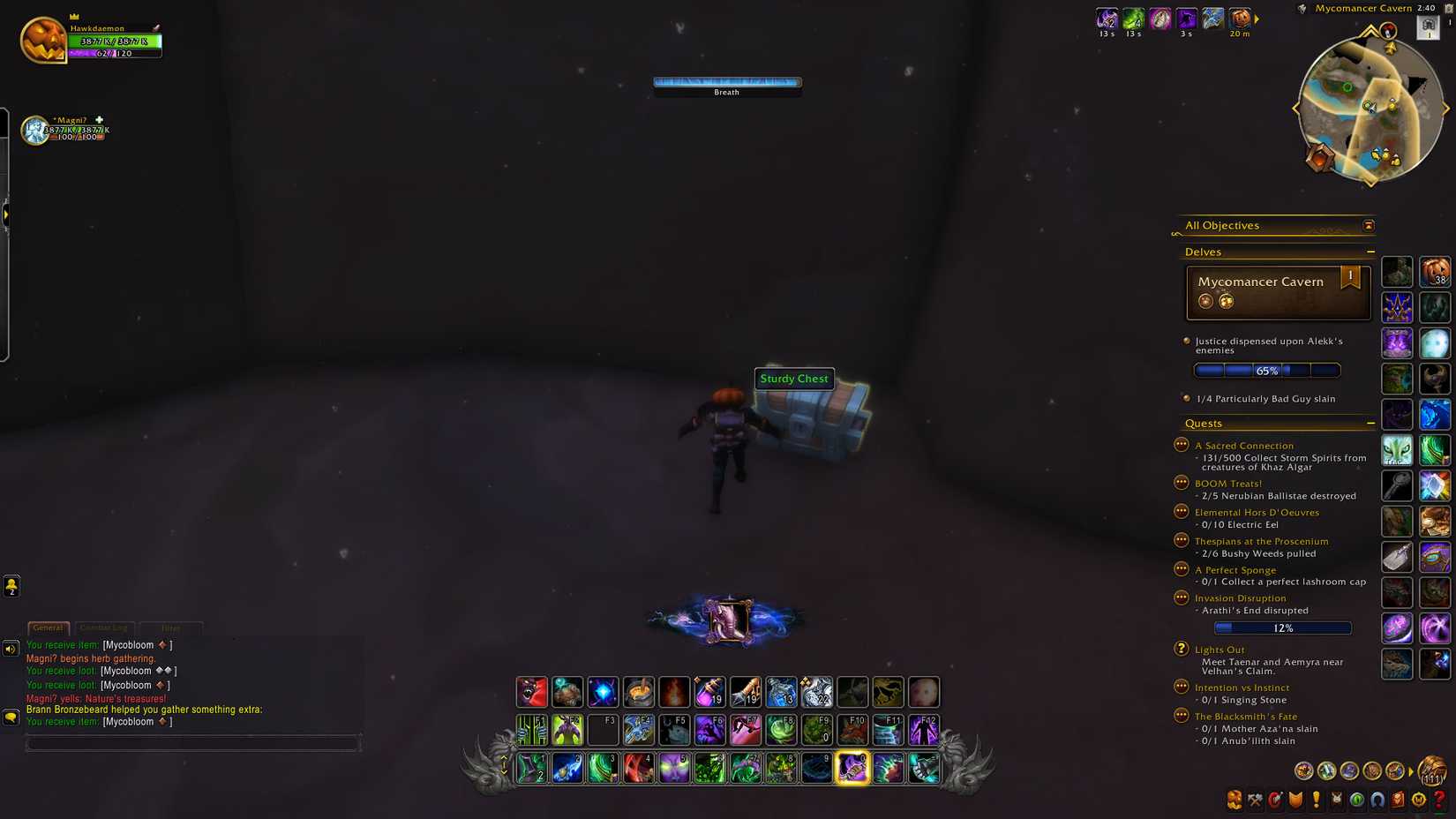1456x819 pixels.
Task: Collapse the Delves section with the minus
Action: coord(1370,252)
